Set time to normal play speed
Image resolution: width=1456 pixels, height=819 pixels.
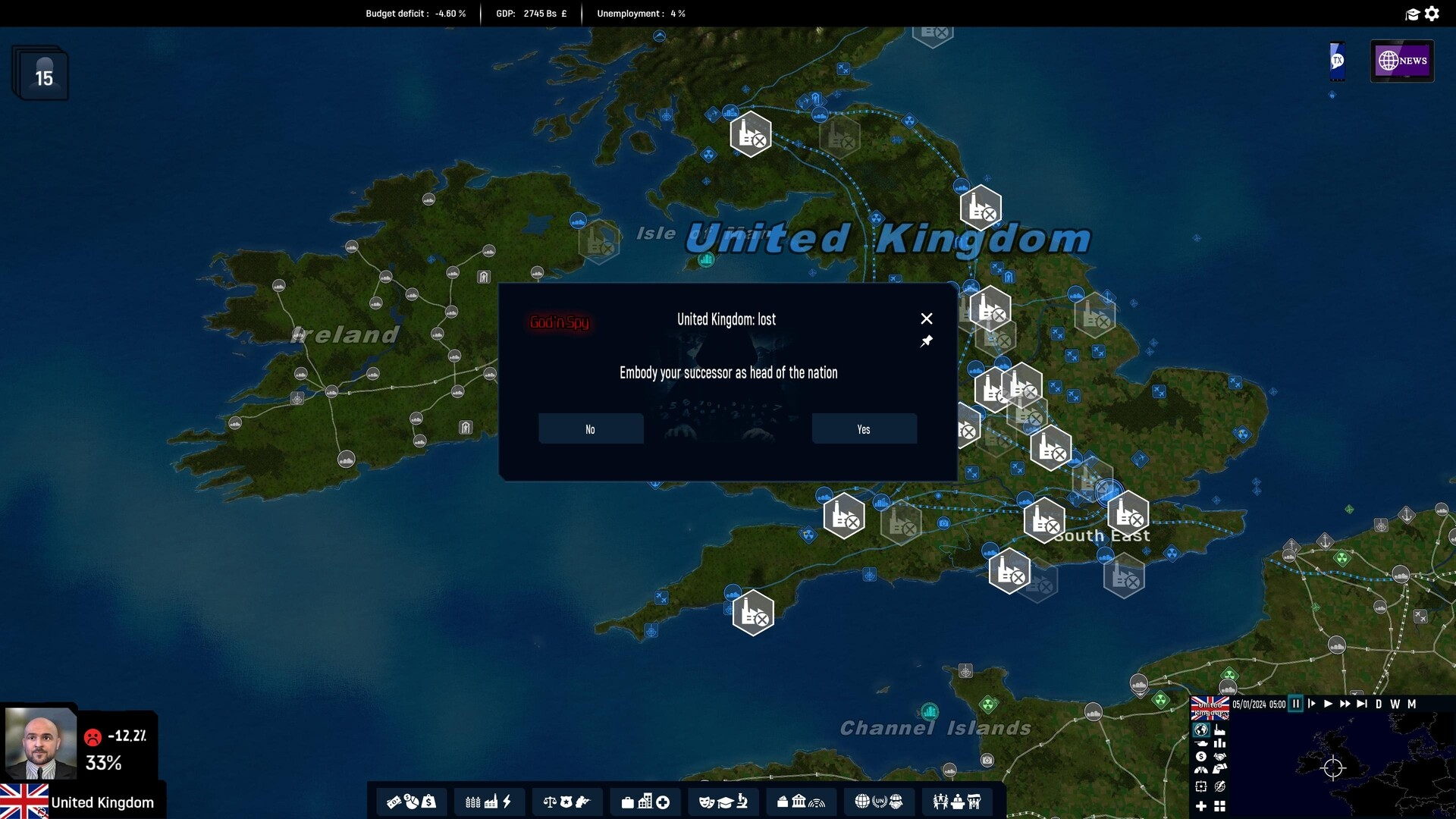1328,704
